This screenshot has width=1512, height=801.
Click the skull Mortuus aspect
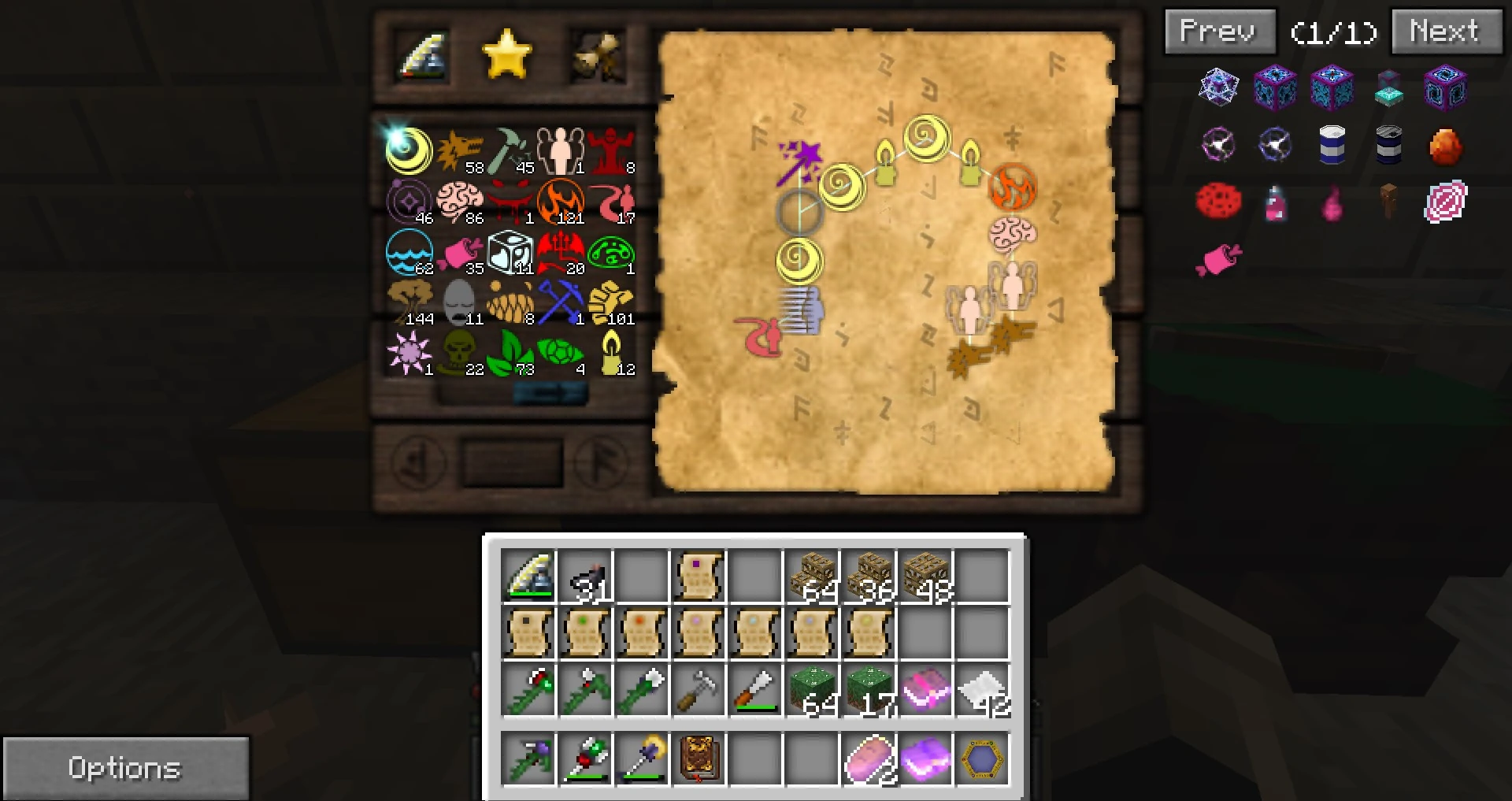(x=459, y=353)
